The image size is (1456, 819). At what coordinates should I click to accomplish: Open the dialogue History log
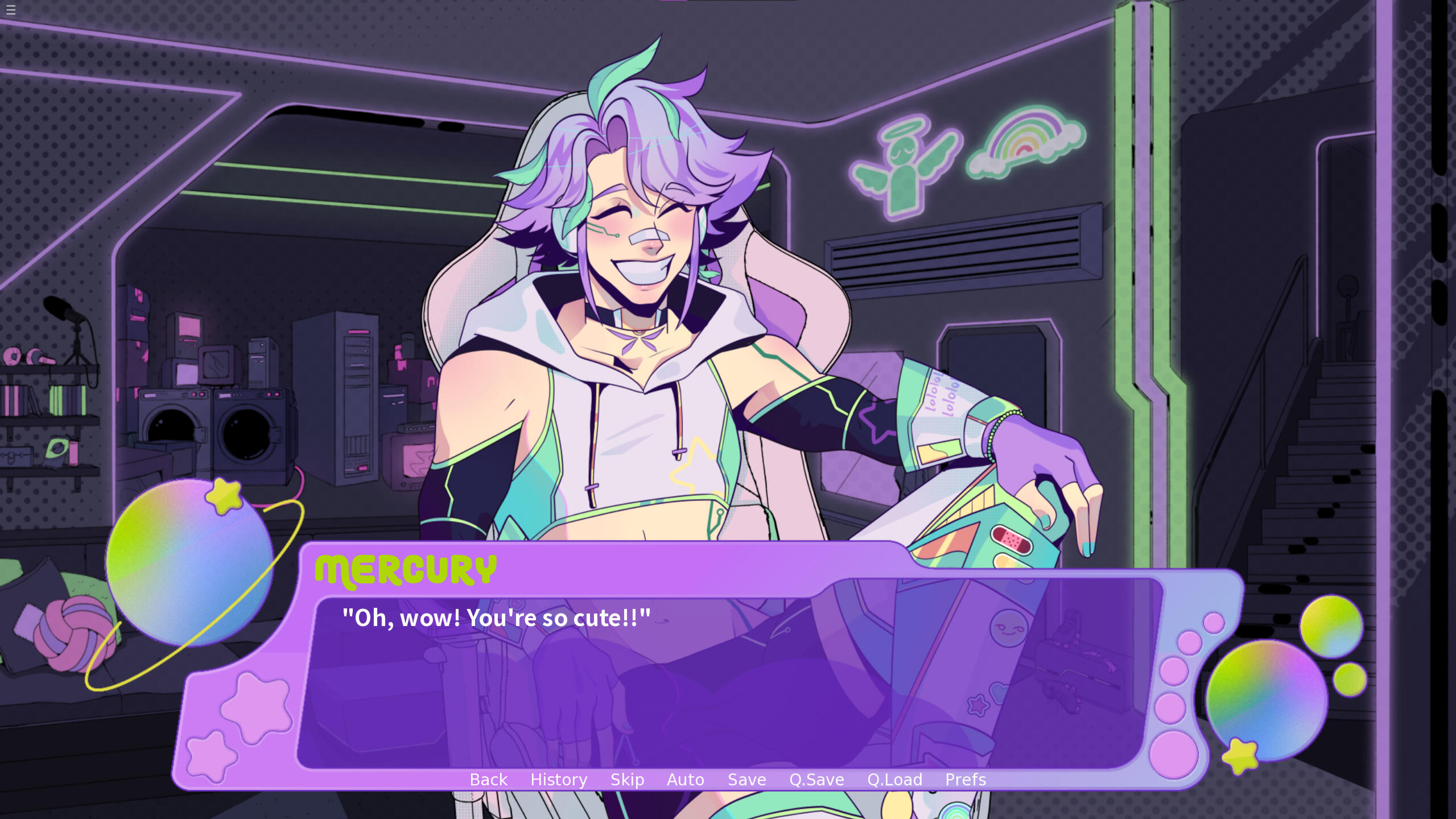click(558, 779)
